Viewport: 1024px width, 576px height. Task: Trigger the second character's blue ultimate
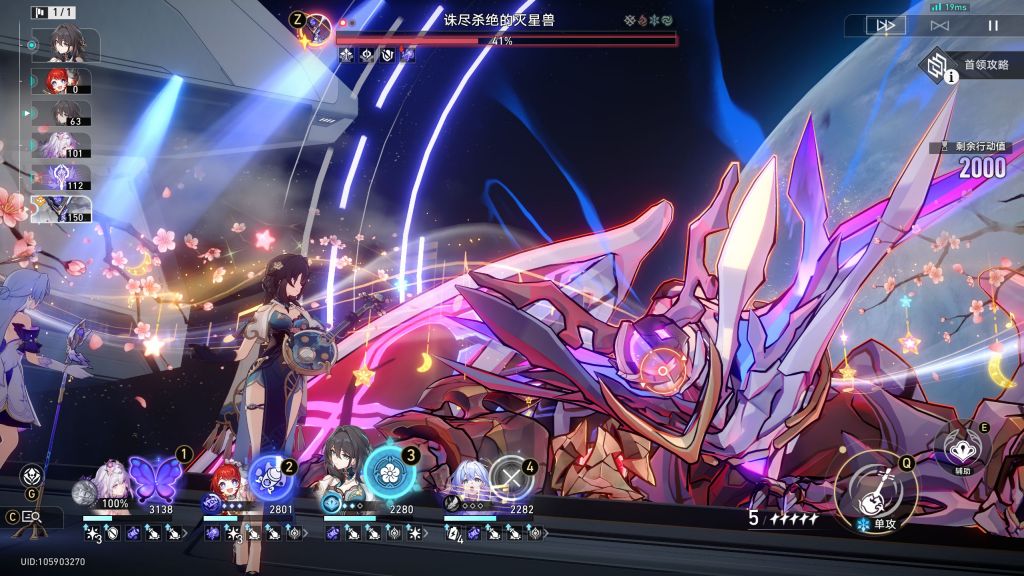268,480
